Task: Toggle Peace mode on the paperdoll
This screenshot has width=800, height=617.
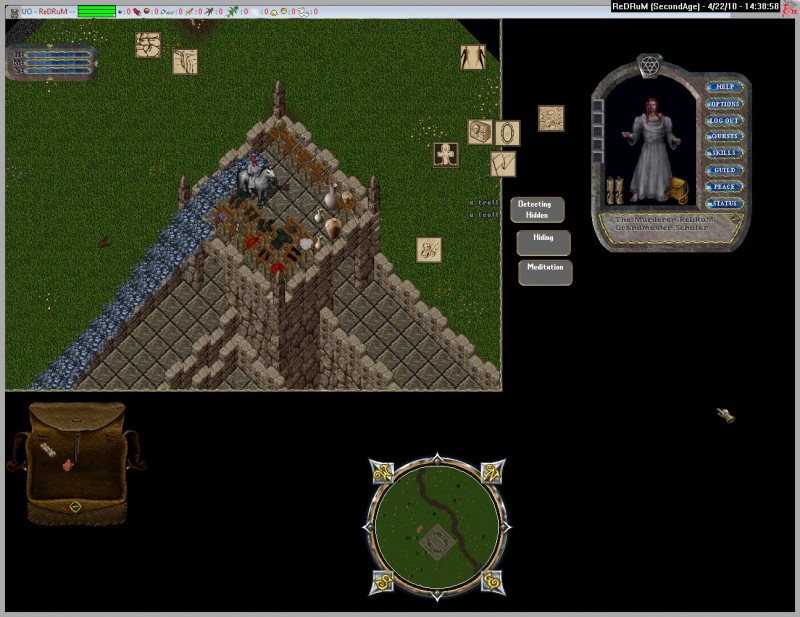Action: tap(723, 187)
